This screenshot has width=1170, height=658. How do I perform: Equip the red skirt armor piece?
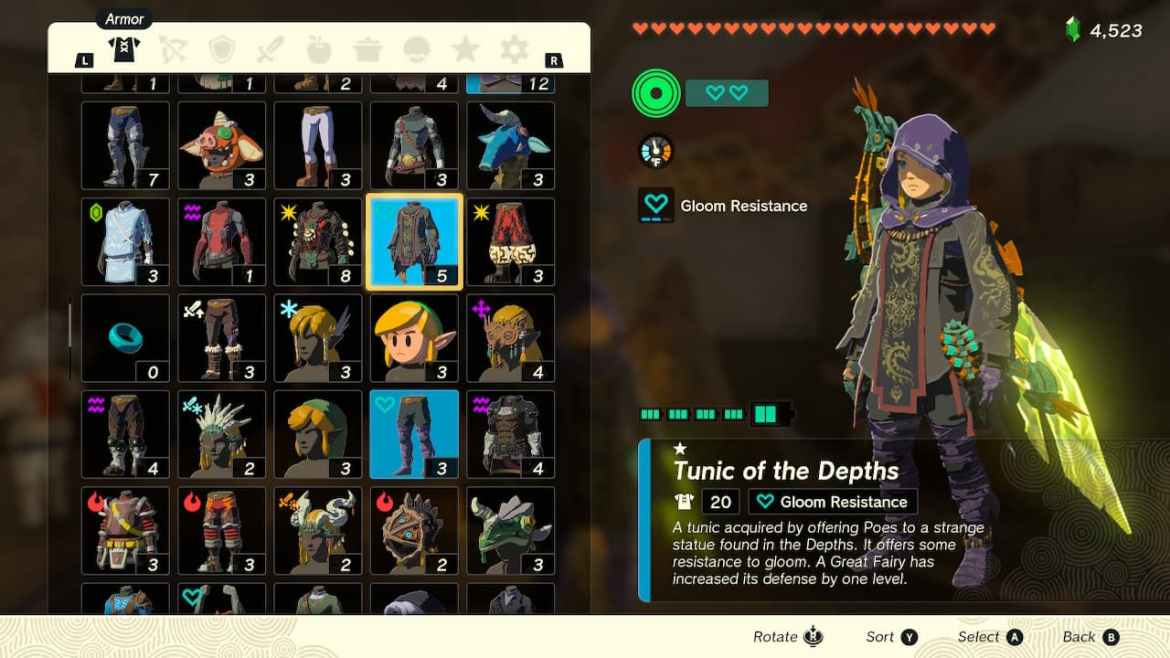coord(510,242)
